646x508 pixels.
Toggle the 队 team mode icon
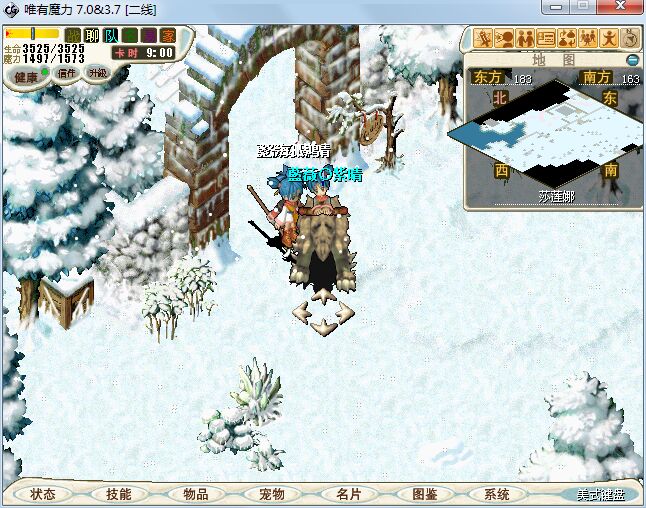tap(111, 36)
